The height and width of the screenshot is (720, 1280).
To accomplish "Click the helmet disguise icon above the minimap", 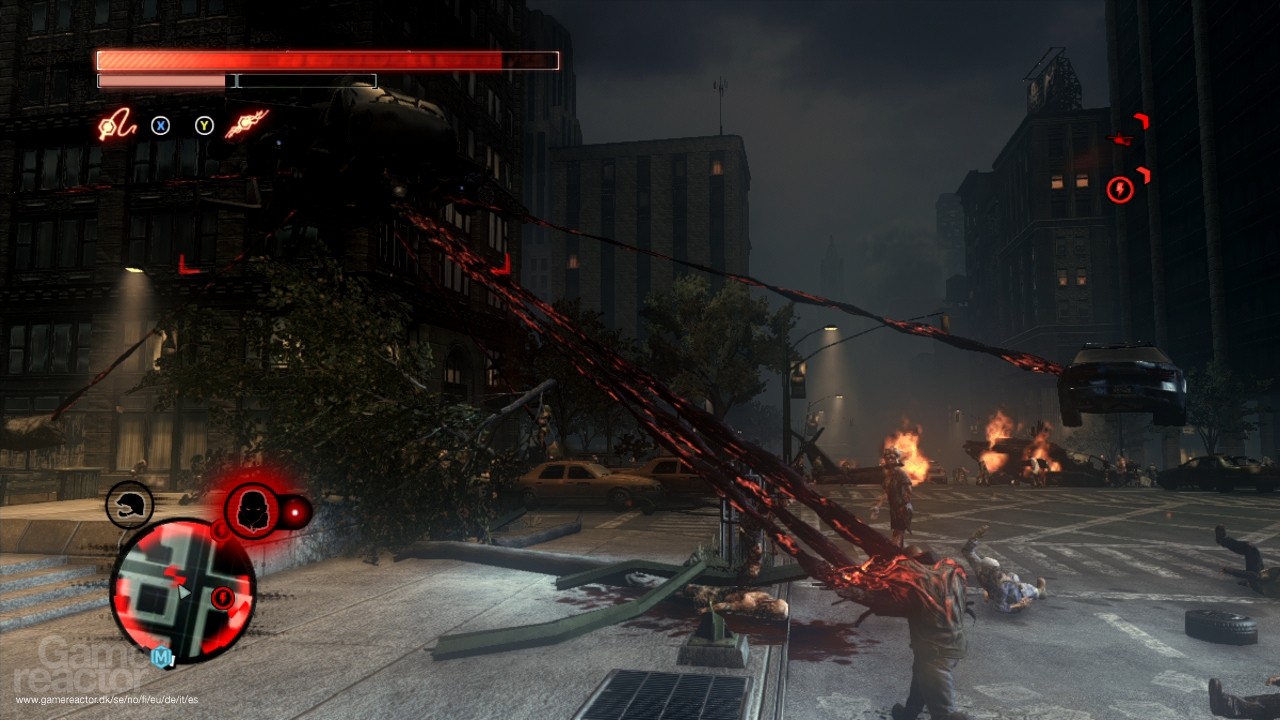I will pos(128,503).
